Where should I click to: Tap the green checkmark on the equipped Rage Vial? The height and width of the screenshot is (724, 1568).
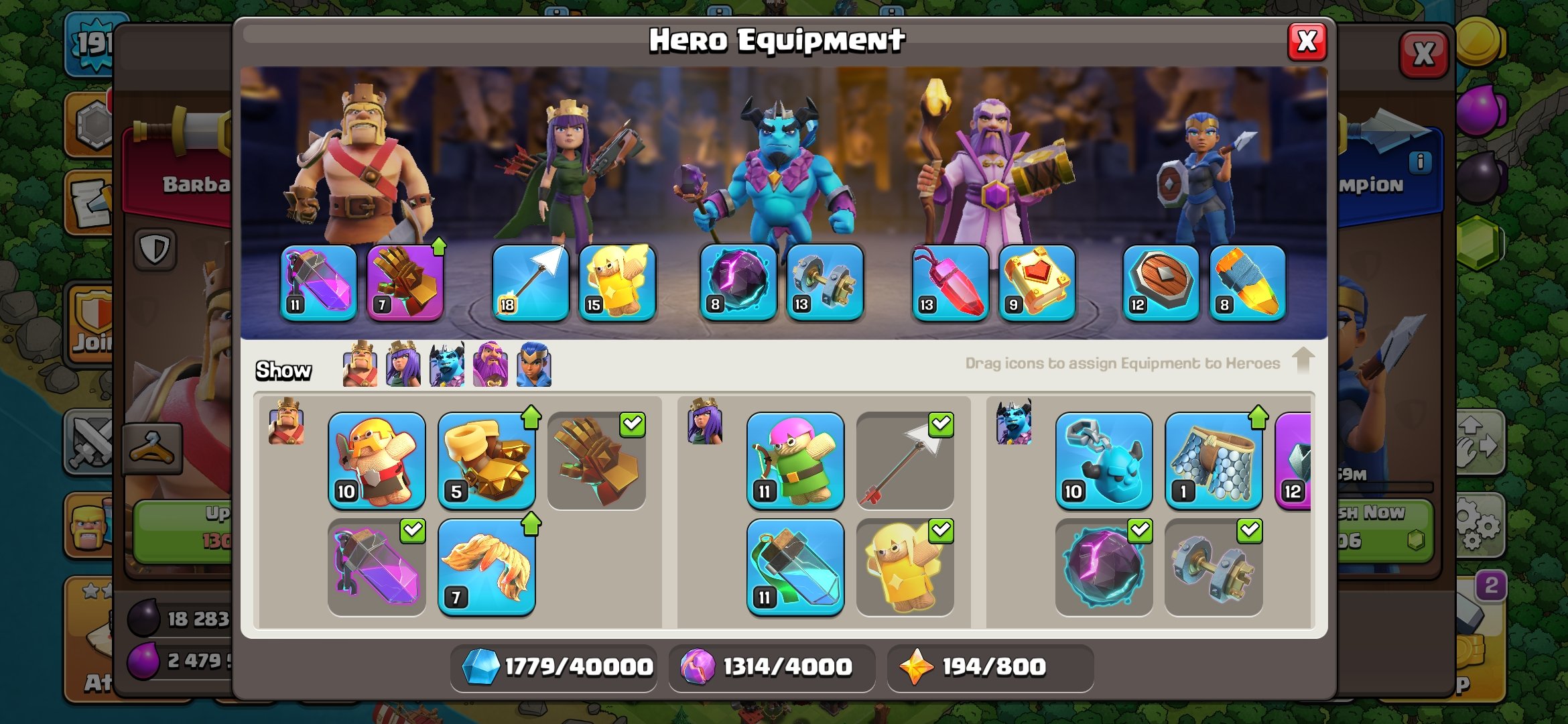point(413,532)
